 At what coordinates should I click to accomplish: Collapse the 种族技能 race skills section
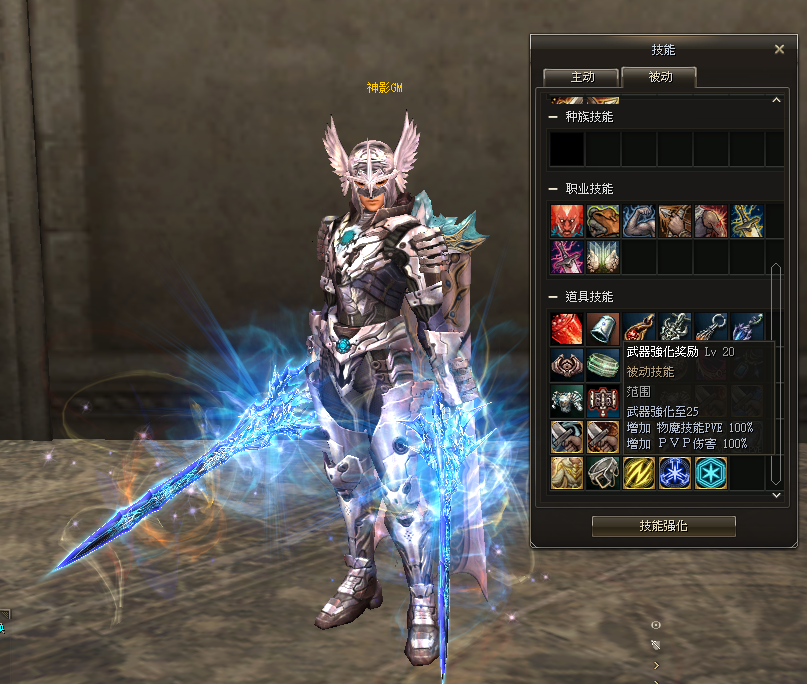point(554,117)
